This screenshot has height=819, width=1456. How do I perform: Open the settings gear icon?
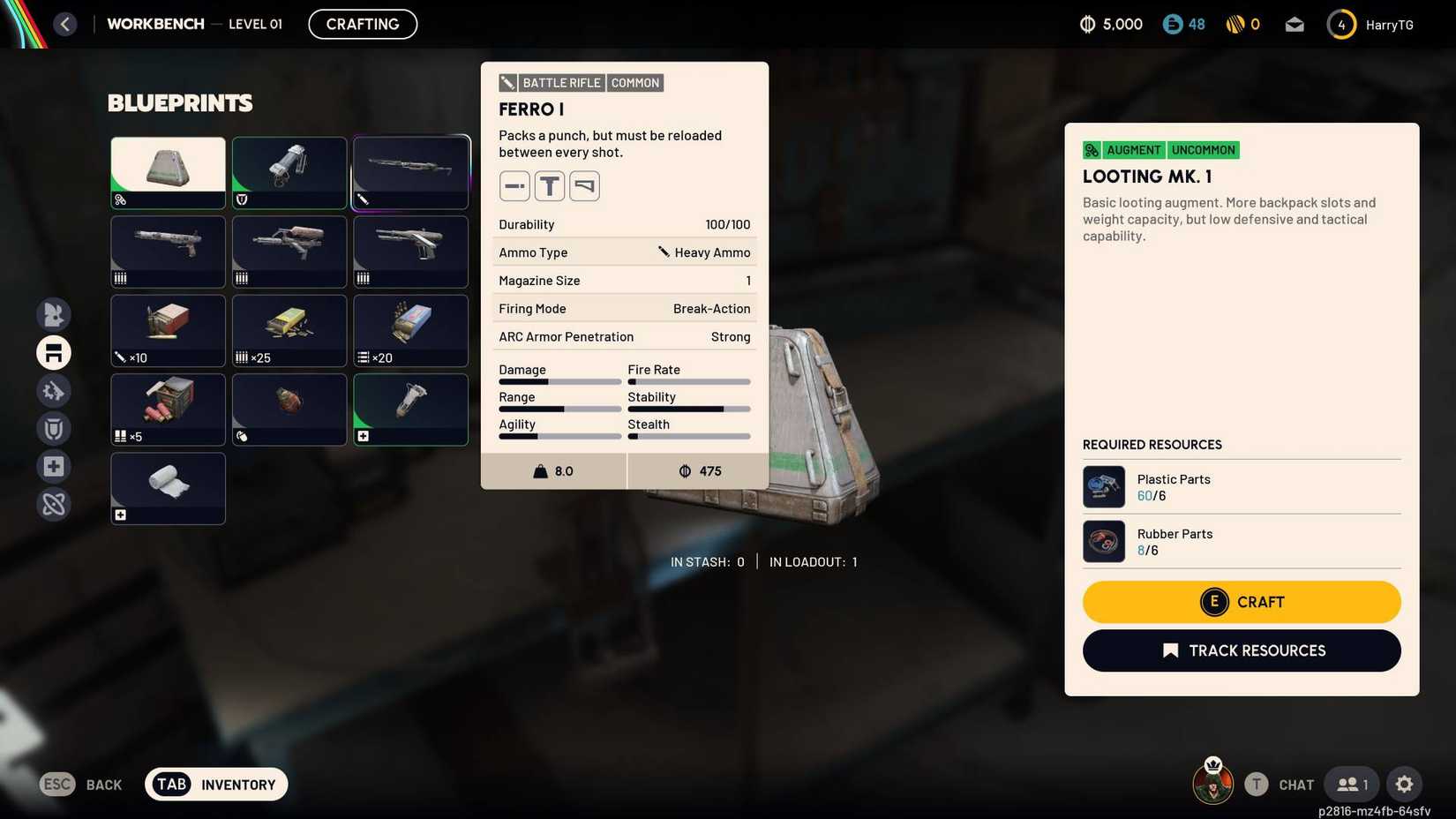pyautogui.click(x=1404, y=784)
